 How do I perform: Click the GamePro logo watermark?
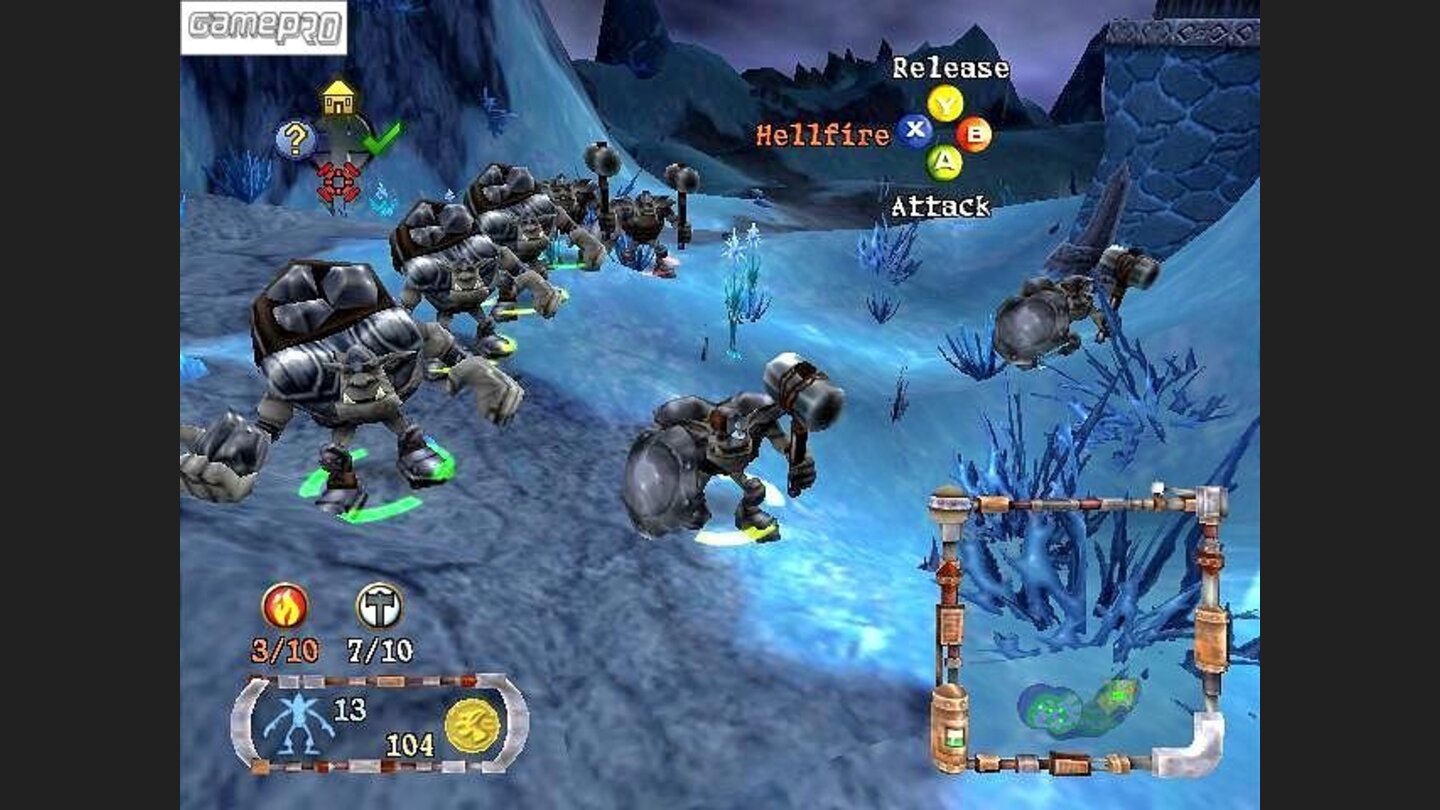tap(264, 27)
